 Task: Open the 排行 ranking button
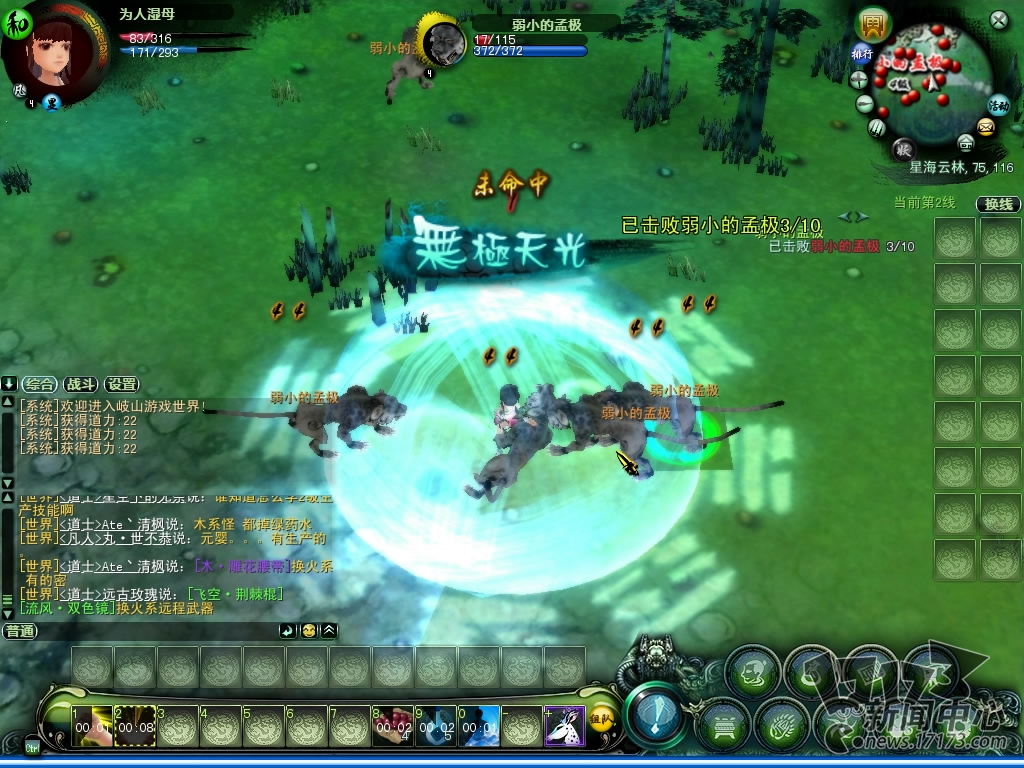862,53
